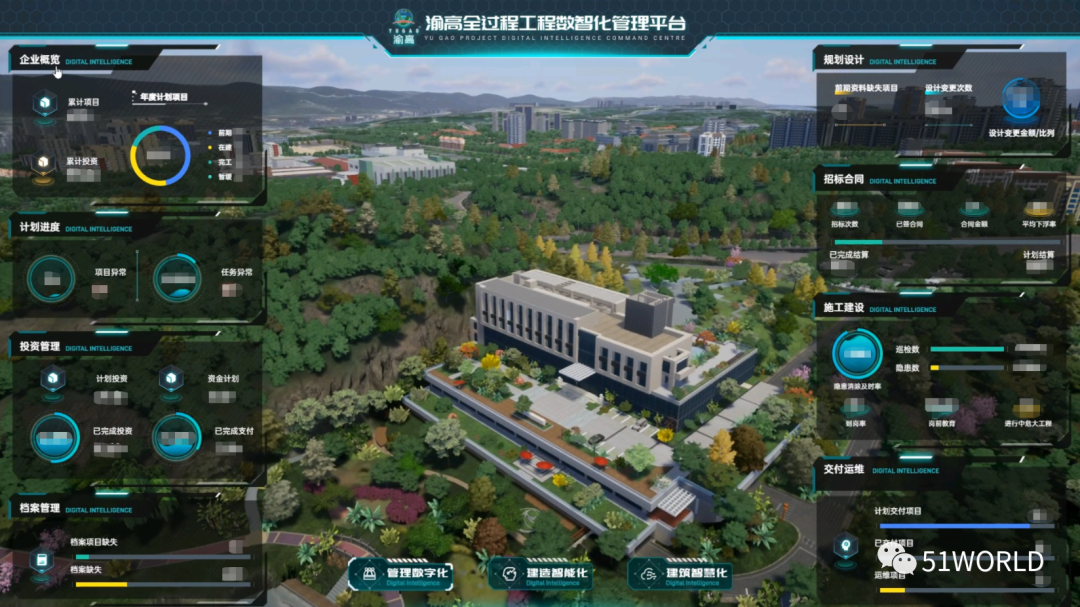This screenshot has height=607, width=1080.
Task: Select the 累计投资 gold cube icon
Action: click(43, 163)
